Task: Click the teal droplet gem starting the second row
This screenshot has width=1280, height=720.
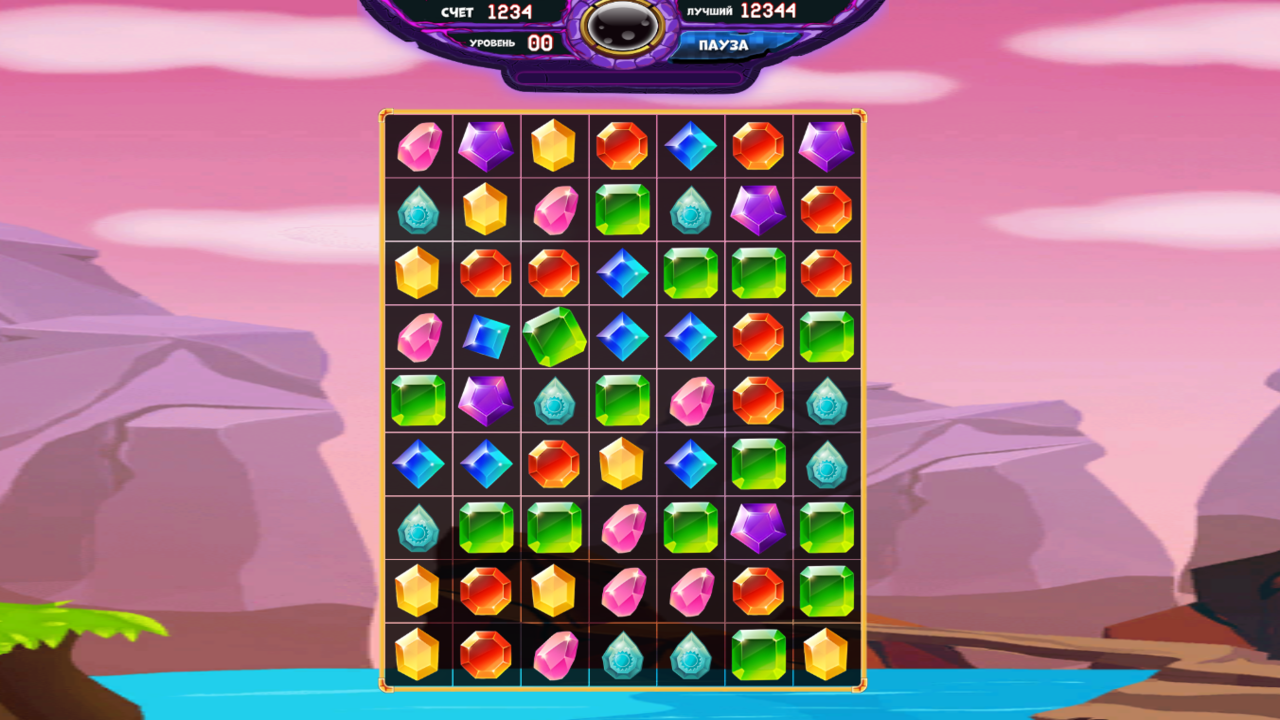Action: 417,212
